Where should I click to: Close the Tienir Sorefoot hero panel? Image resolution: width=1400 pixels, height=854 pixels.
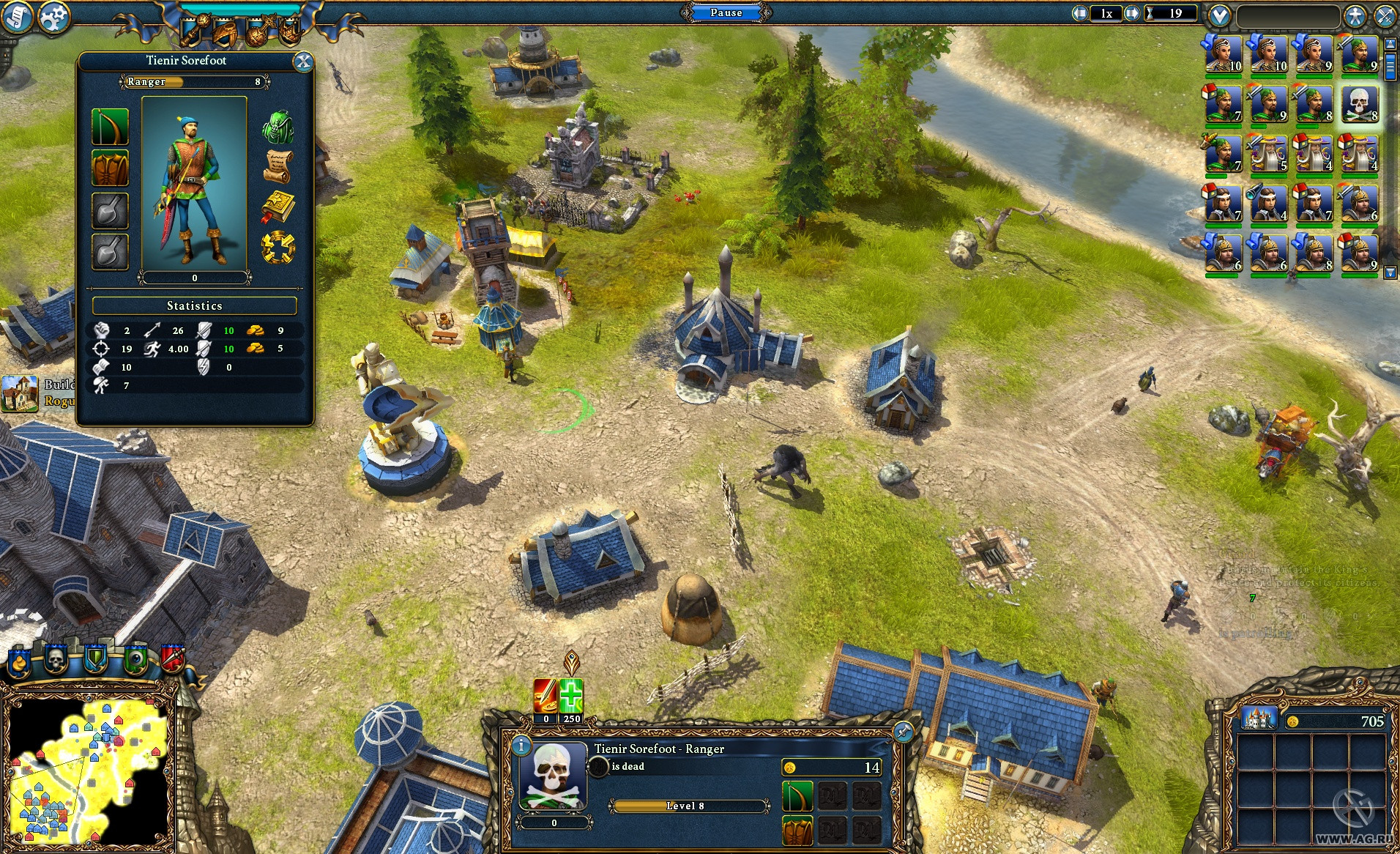[302, 62]
